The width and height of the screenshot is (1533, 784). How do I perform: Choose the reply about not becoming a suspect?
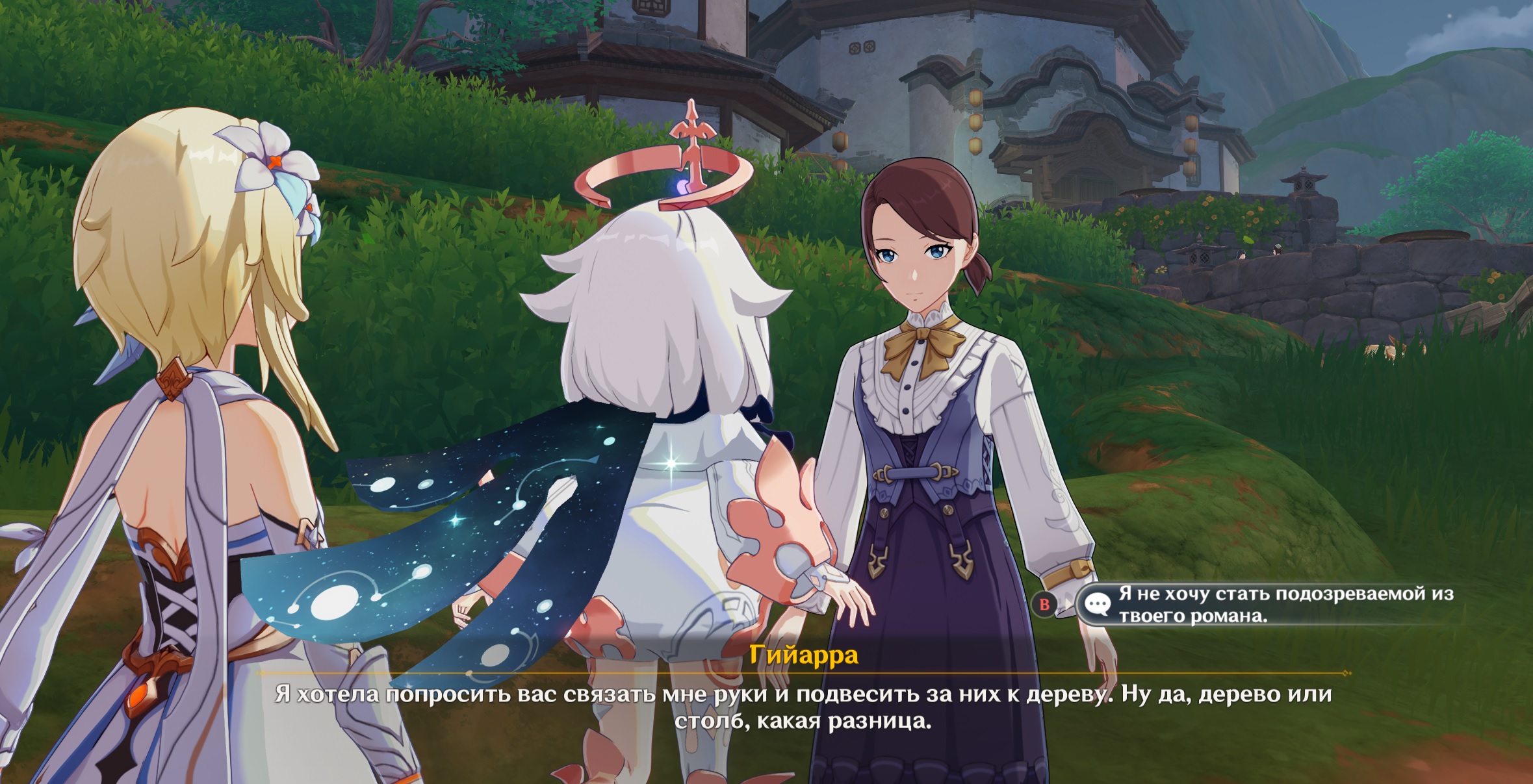click(x=1274, y=605)
